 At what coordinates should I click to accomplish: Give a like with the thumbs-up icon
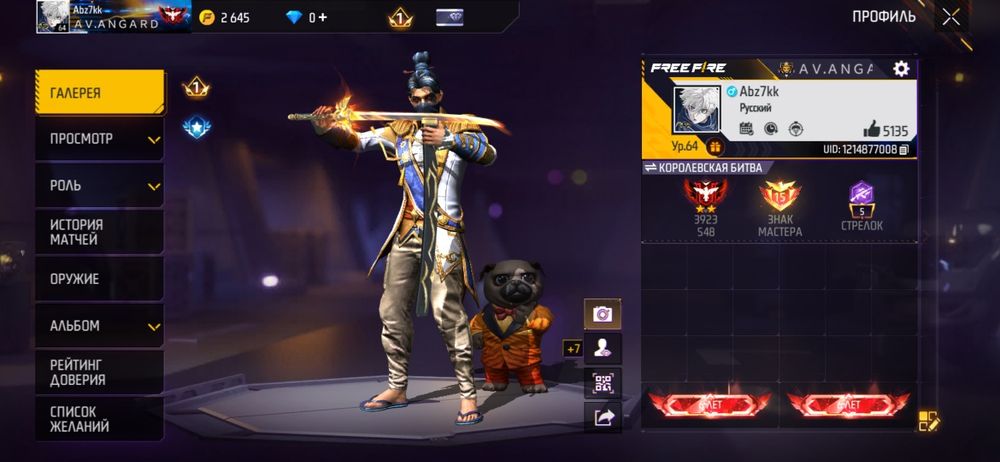point(872,130)
